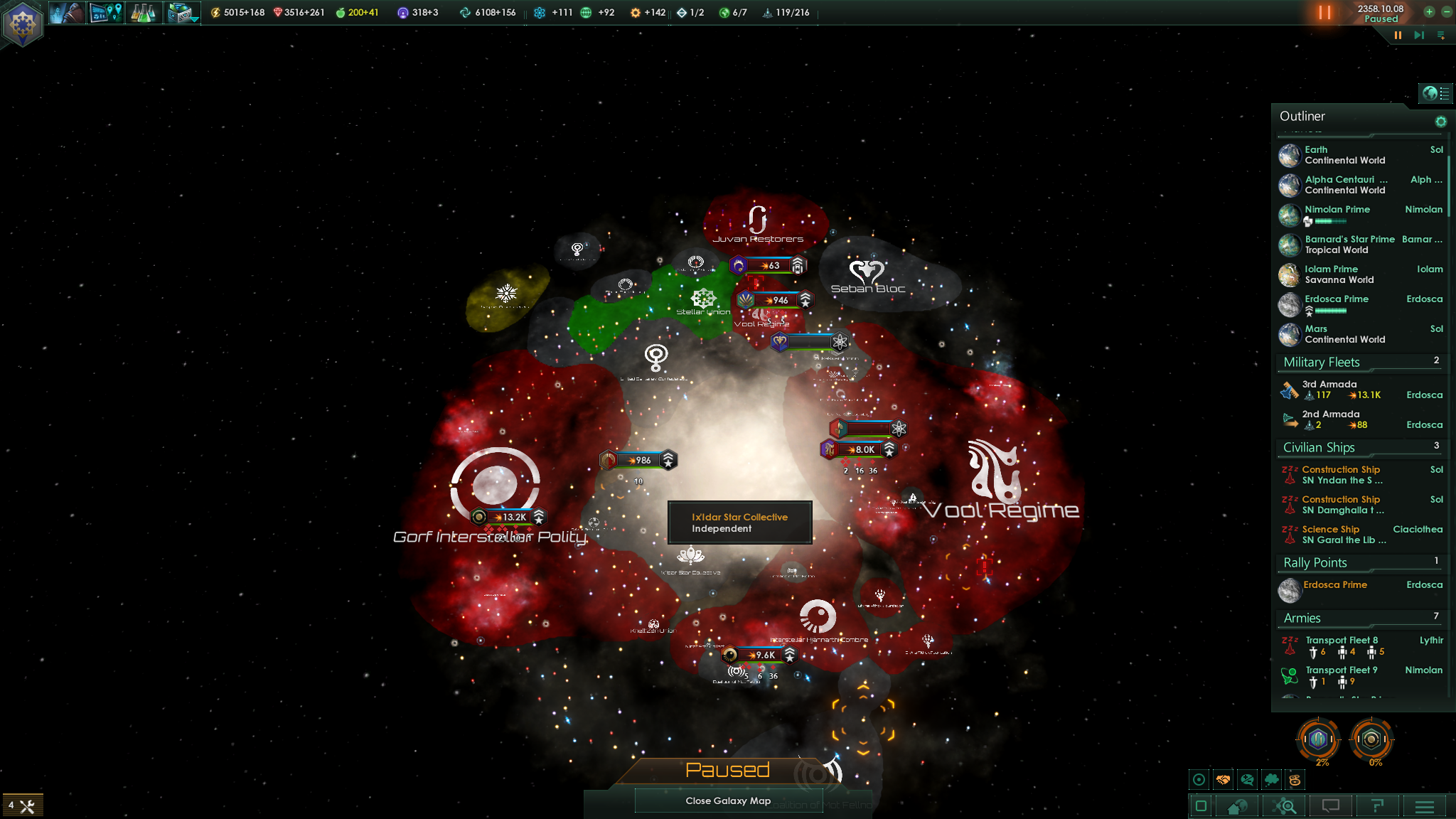Open the game menu with the hamburger icon
1456x819 pixels.
(x=1425, y=806)
